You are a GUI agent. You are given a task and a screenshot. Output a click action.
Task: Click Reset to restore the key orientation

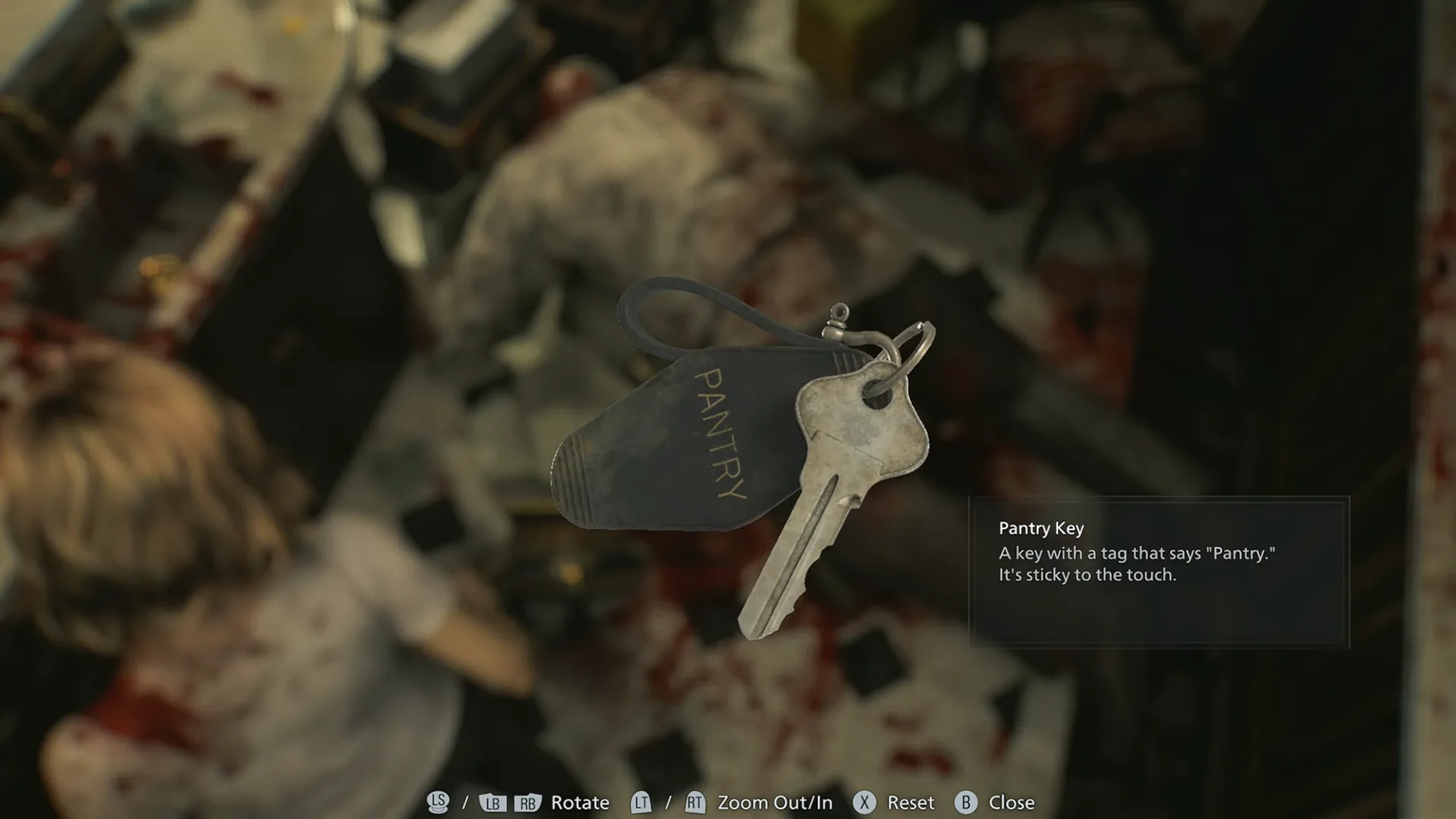click(910, 802)
